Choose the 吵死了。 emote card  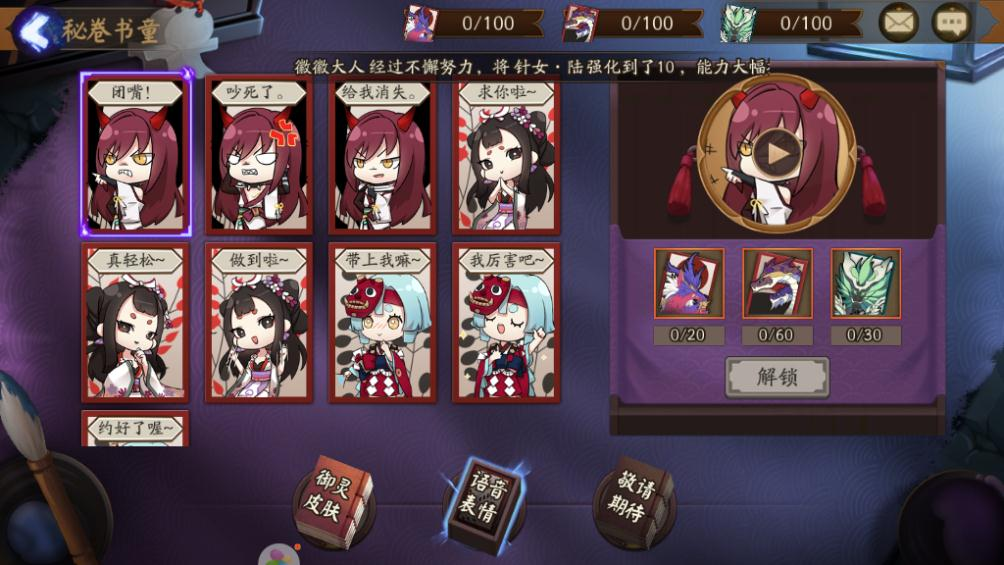coord(259,155)
